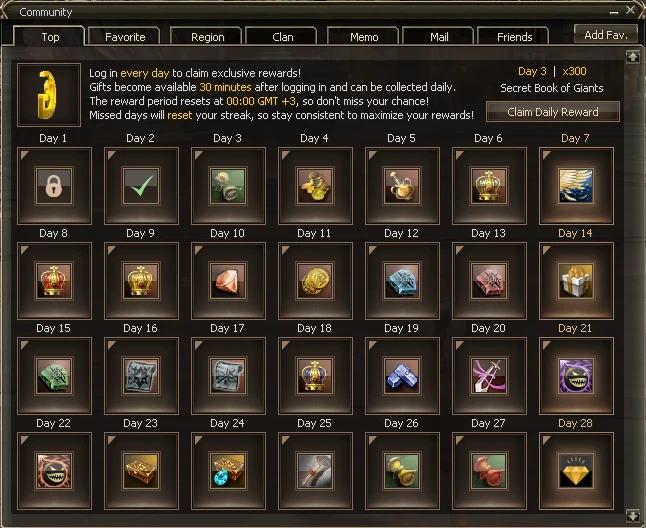Screen dimensions: 646x528
Task: Claim the daily reward
Action: [552, 111]
